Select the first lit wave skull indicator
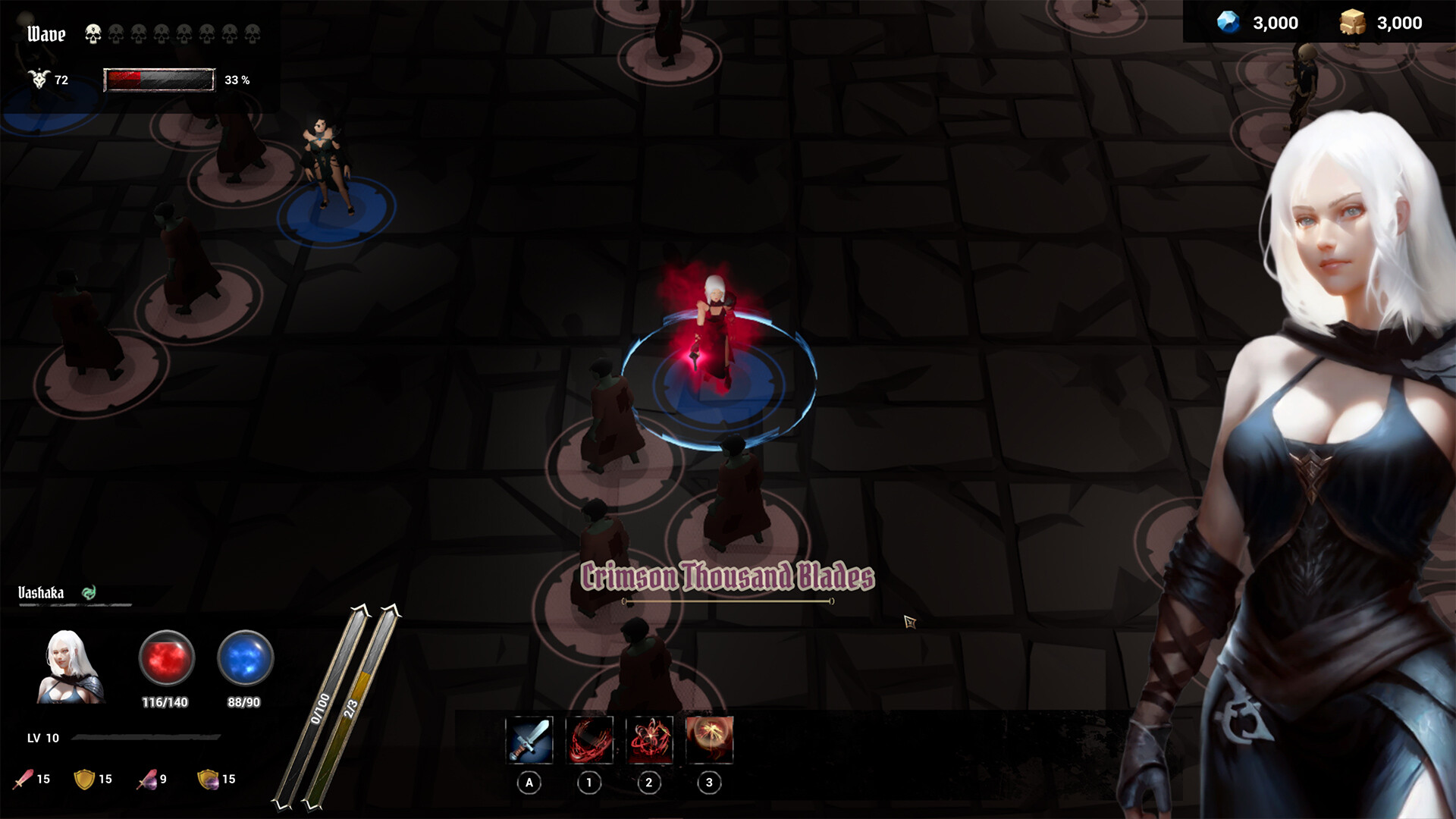Image resolution: width=1456 pixels, height=819 pixels. (93, 33)
